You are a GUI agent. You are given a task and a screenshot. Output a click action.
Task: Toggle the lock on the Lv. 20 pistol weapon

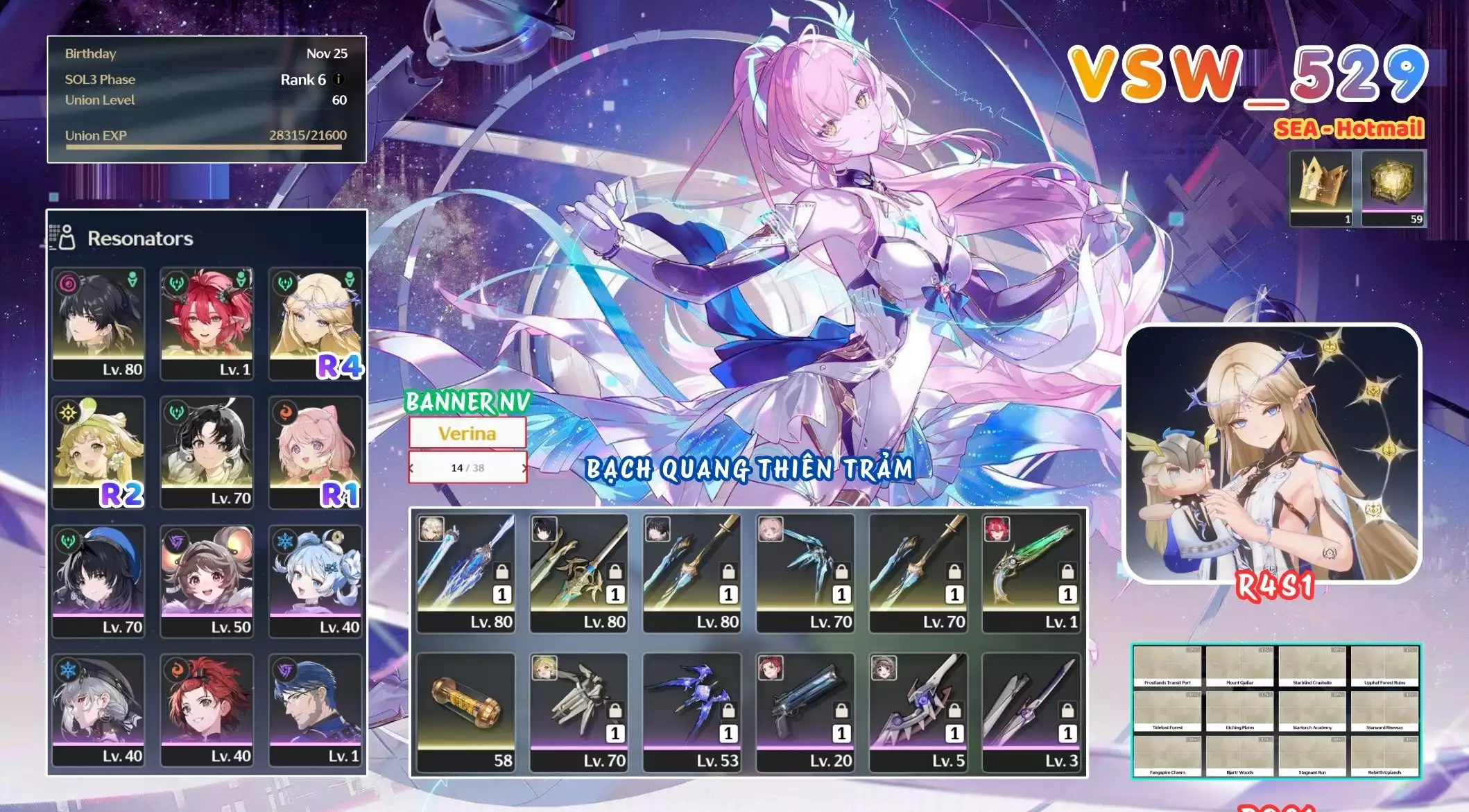841,711
